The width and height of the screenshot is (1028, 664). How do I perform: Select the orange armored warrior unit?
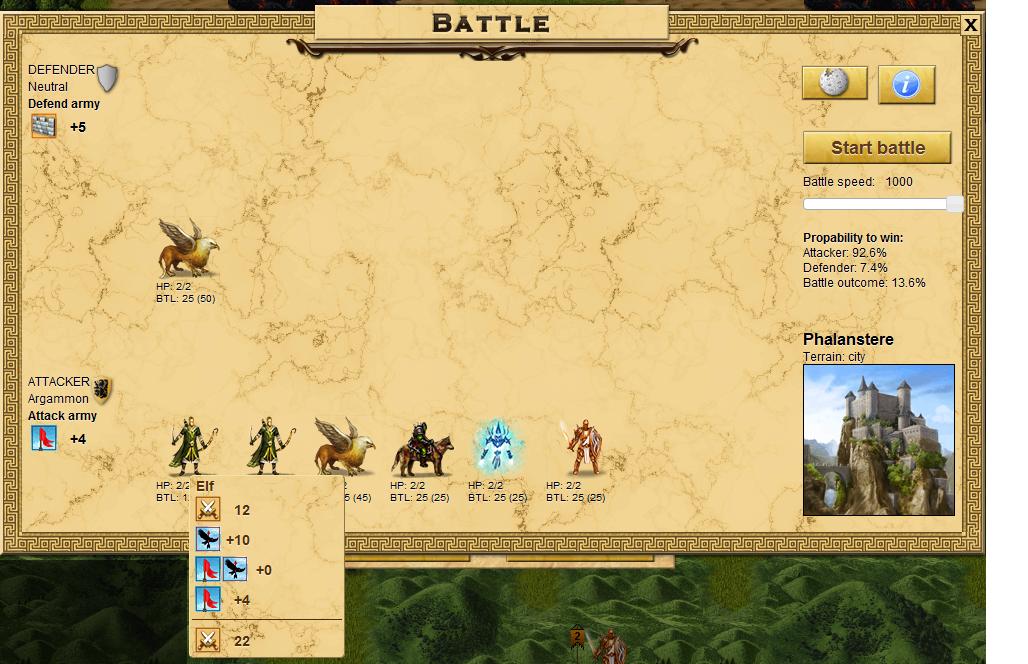[x=583, y=447]
